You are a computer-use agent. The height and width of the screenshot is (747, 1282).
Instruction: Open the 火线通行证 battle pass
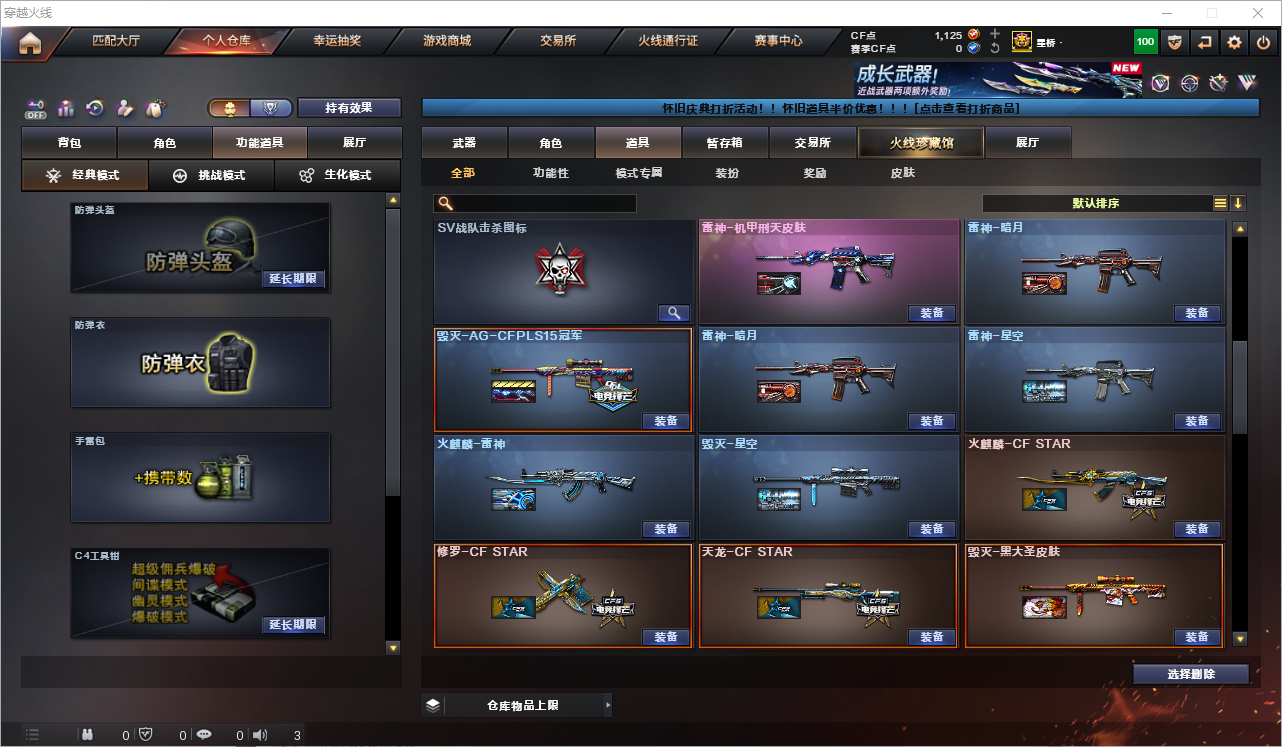(x=668, y=41)
